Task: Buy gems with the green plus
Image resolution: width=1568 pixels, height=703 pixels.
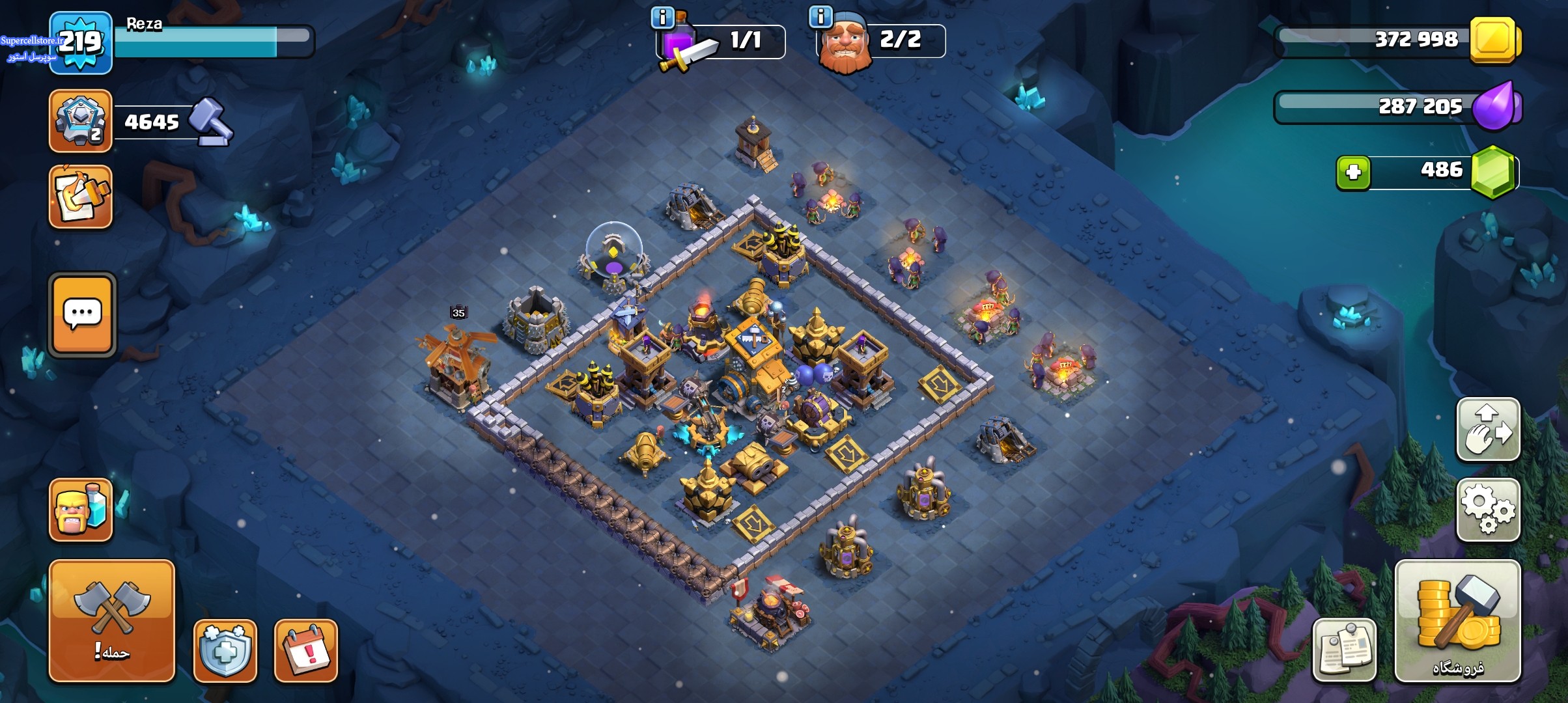Action: [x=1353, y=172]
